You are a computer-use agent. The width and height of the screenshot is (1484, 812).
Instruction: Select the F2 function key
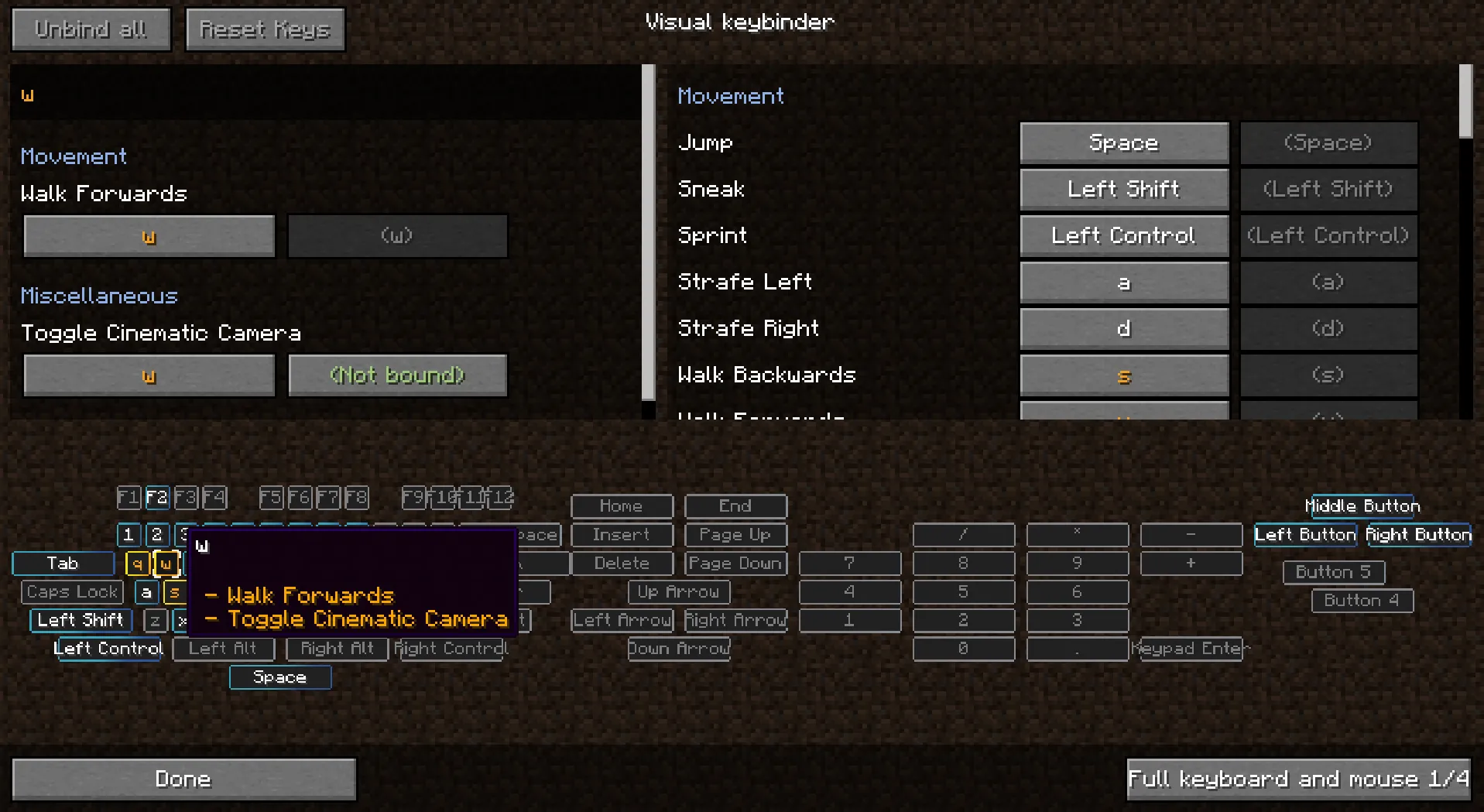[x=157, y=498]
